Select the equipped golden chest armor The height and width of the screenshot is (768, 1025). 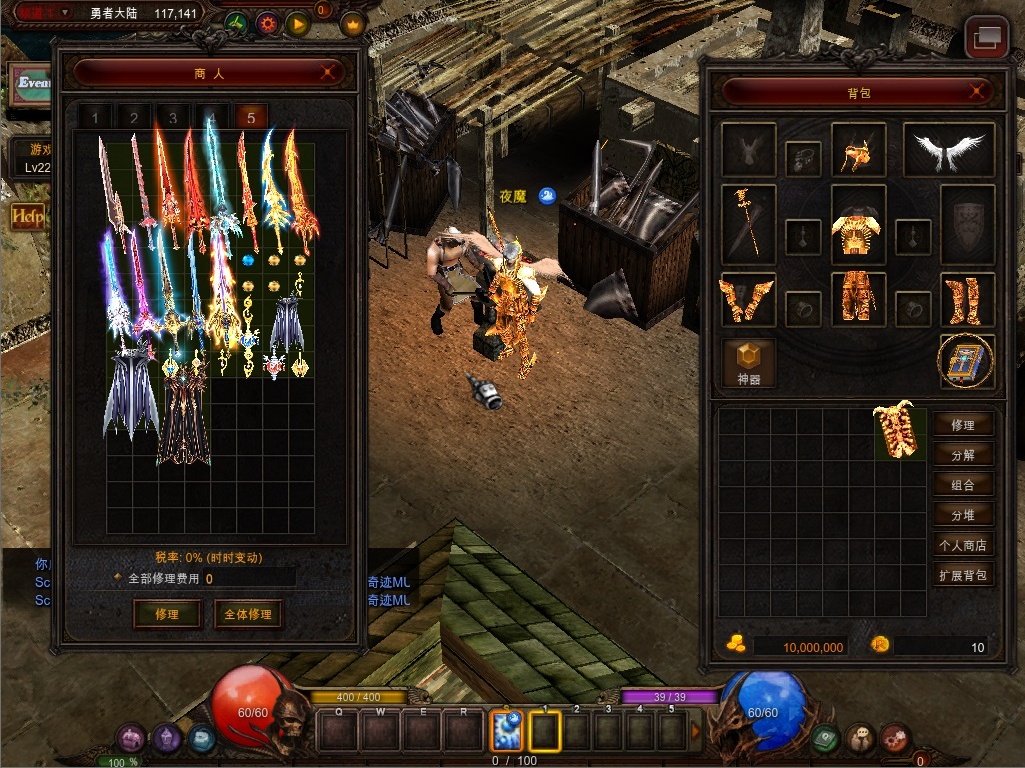point(858,223)
